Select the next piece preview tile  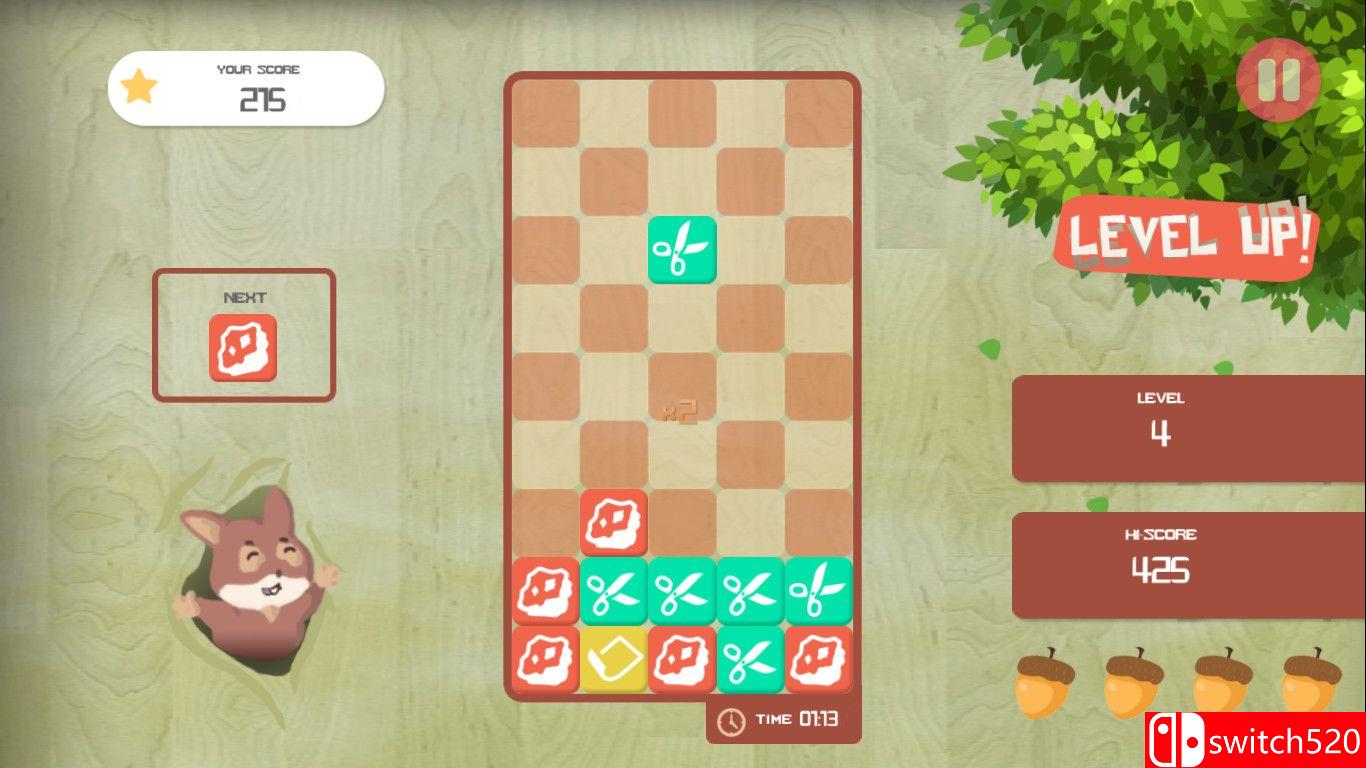(244, 350)
